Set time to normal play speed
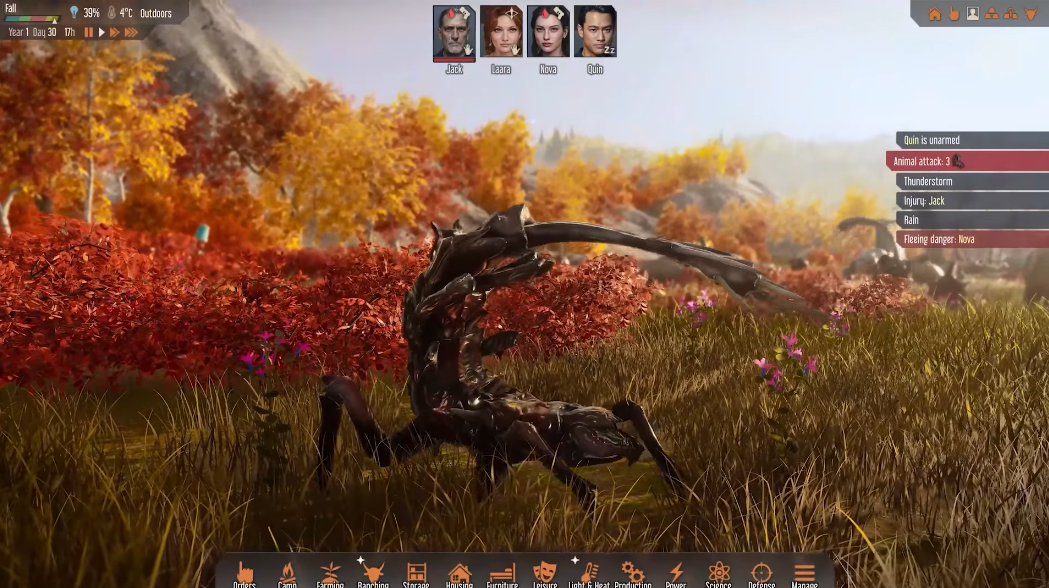Viewport: 1049px width, 588px height. (101, 33)
